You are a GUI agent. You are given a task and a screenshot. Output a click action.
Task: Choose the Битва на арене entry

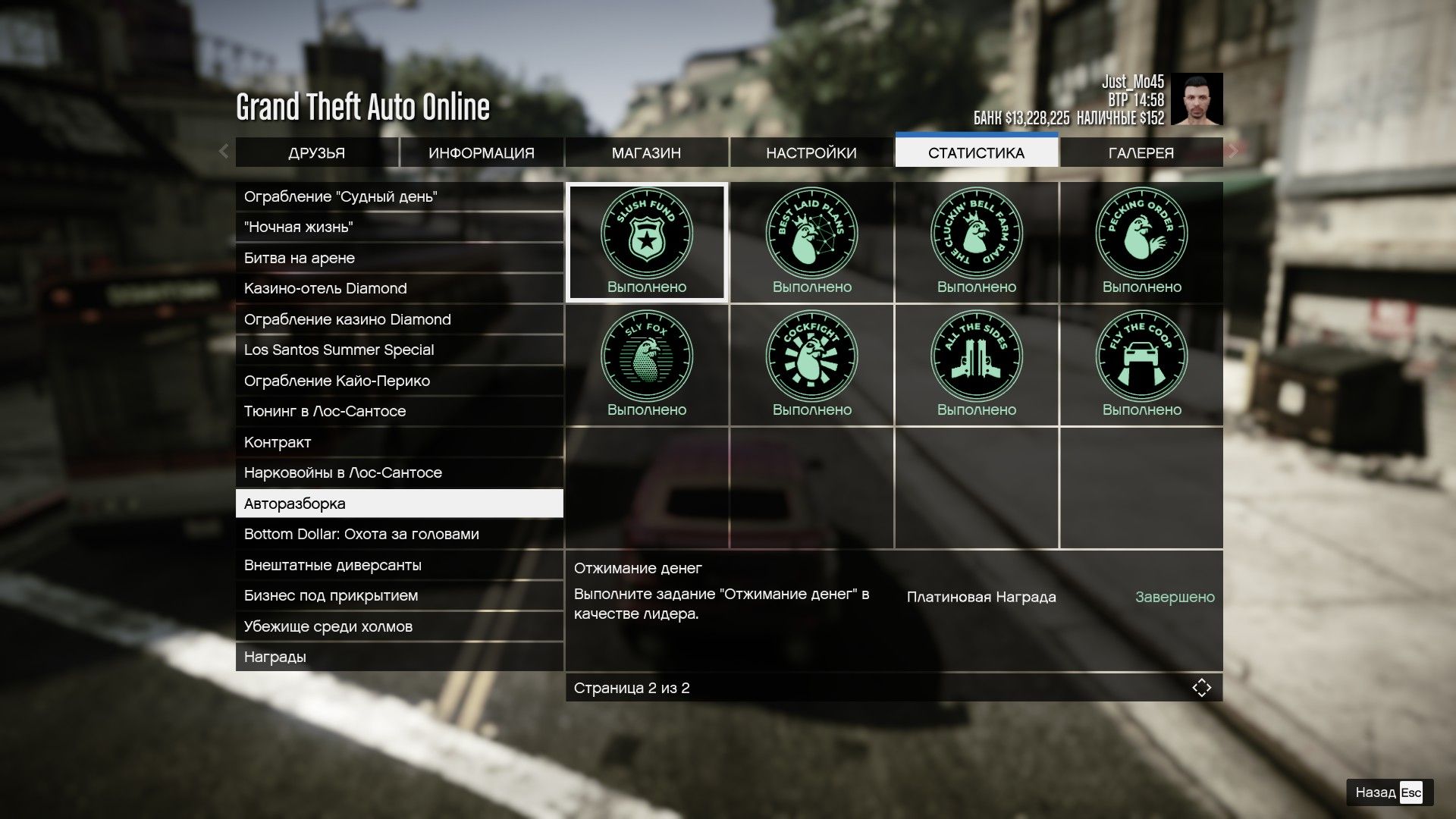click(x=399, y=259)
